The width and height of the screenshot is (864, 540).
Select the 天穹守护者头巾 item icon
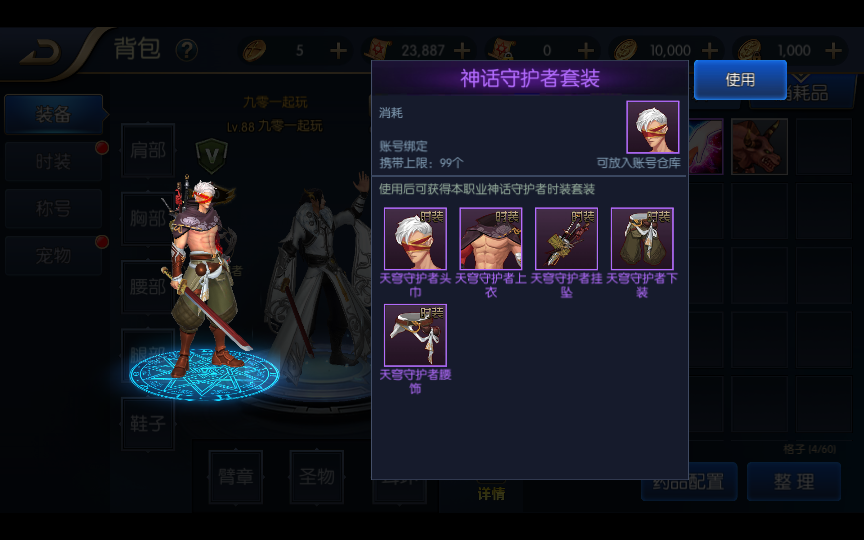pos(415,239)
